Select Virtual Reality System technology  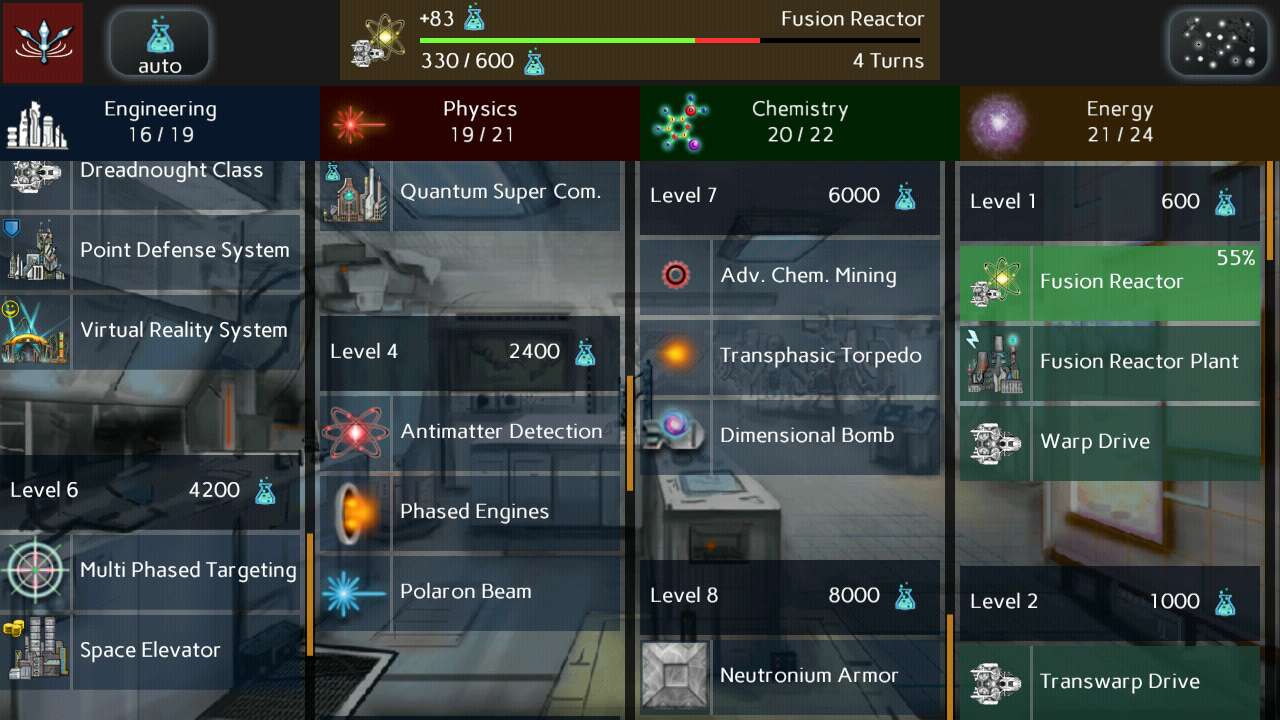[152, 330]
